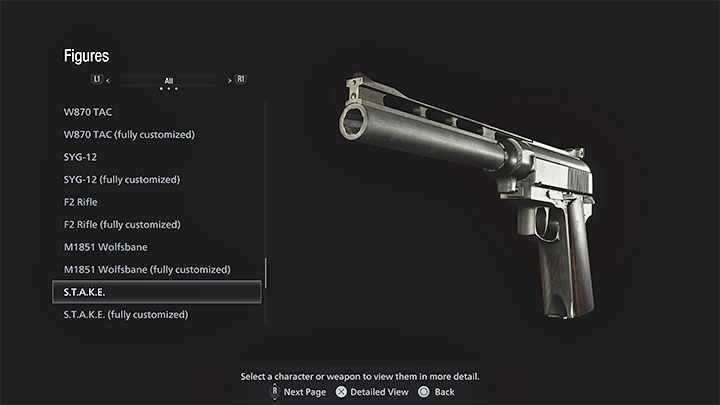View the F2 Rifle figure

80,202
